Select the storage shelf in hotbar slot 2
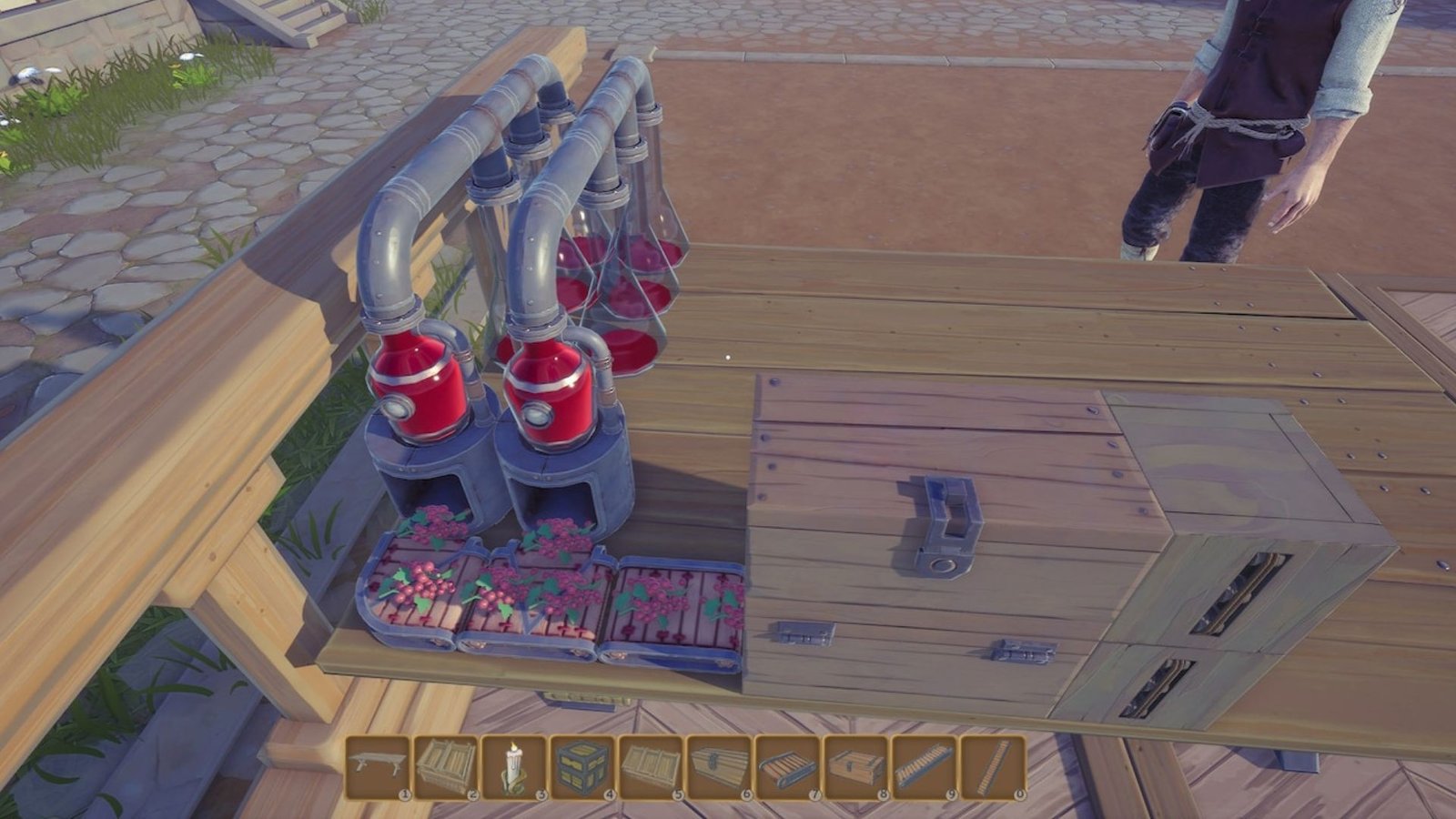This screenshot has width=1456, height=819. click(x=446, y=769)
